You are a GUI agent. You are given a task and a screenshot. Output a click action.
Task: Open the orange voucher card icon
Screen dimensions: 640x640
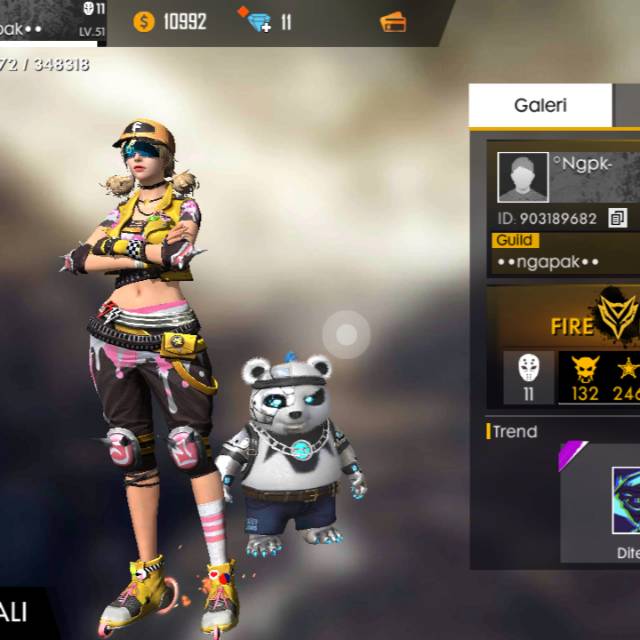[394, 21]
